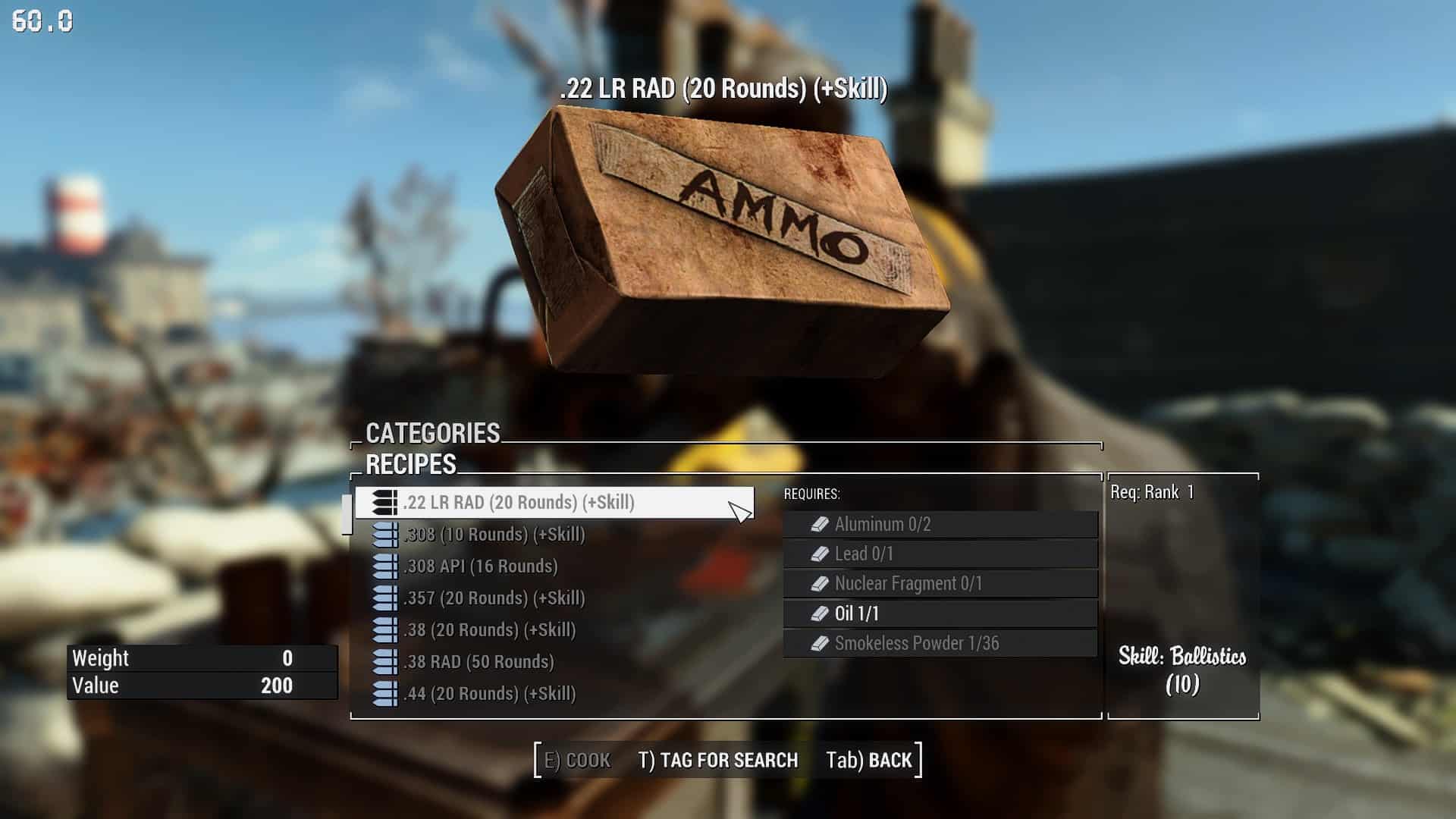Pick the .308 API (16 Rounds) recipe

coord(480,566)
